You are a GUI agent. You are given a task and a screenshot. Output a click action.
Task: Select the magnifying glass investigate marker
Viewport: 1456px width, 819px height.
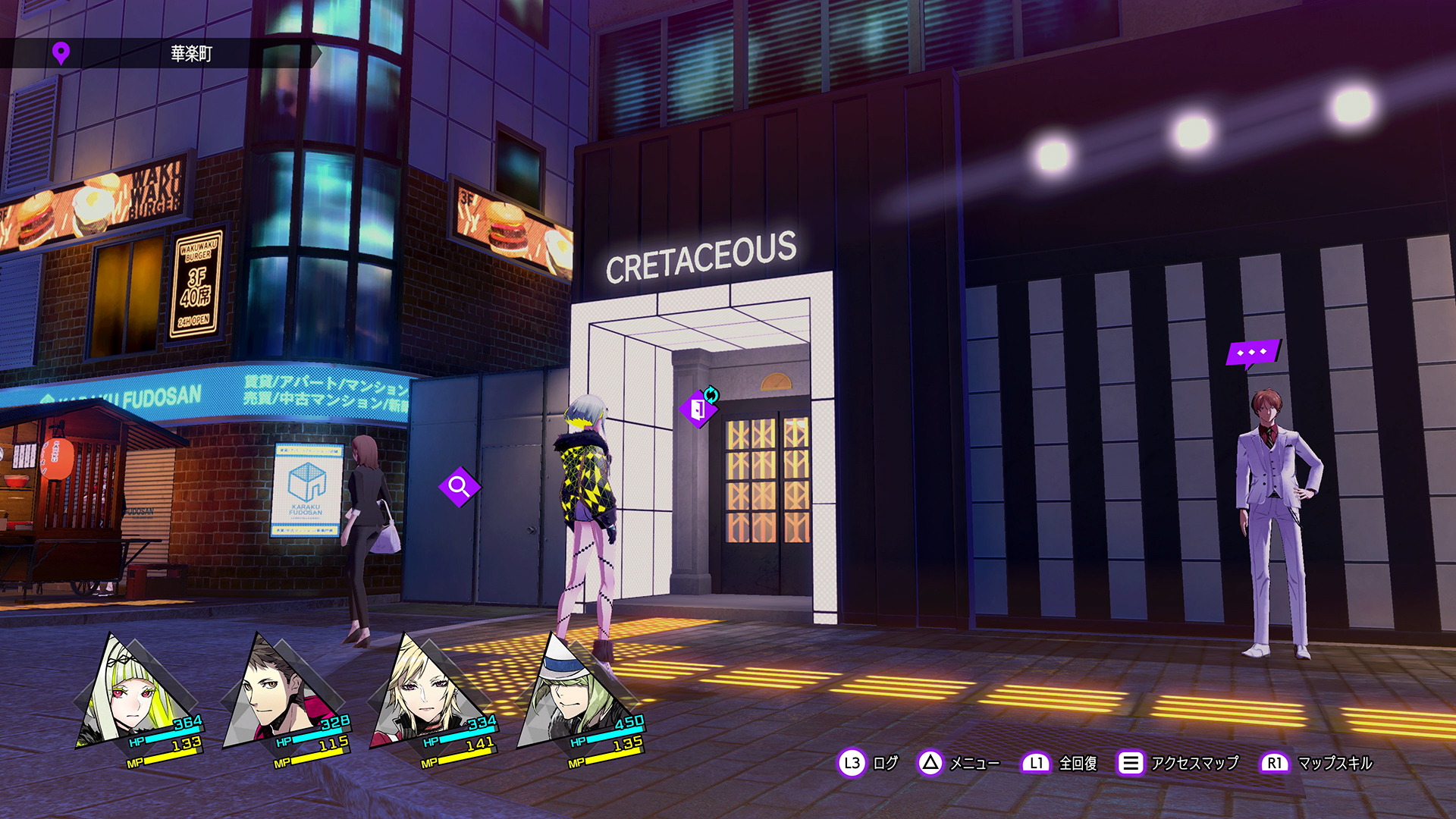tap(459, 486)
